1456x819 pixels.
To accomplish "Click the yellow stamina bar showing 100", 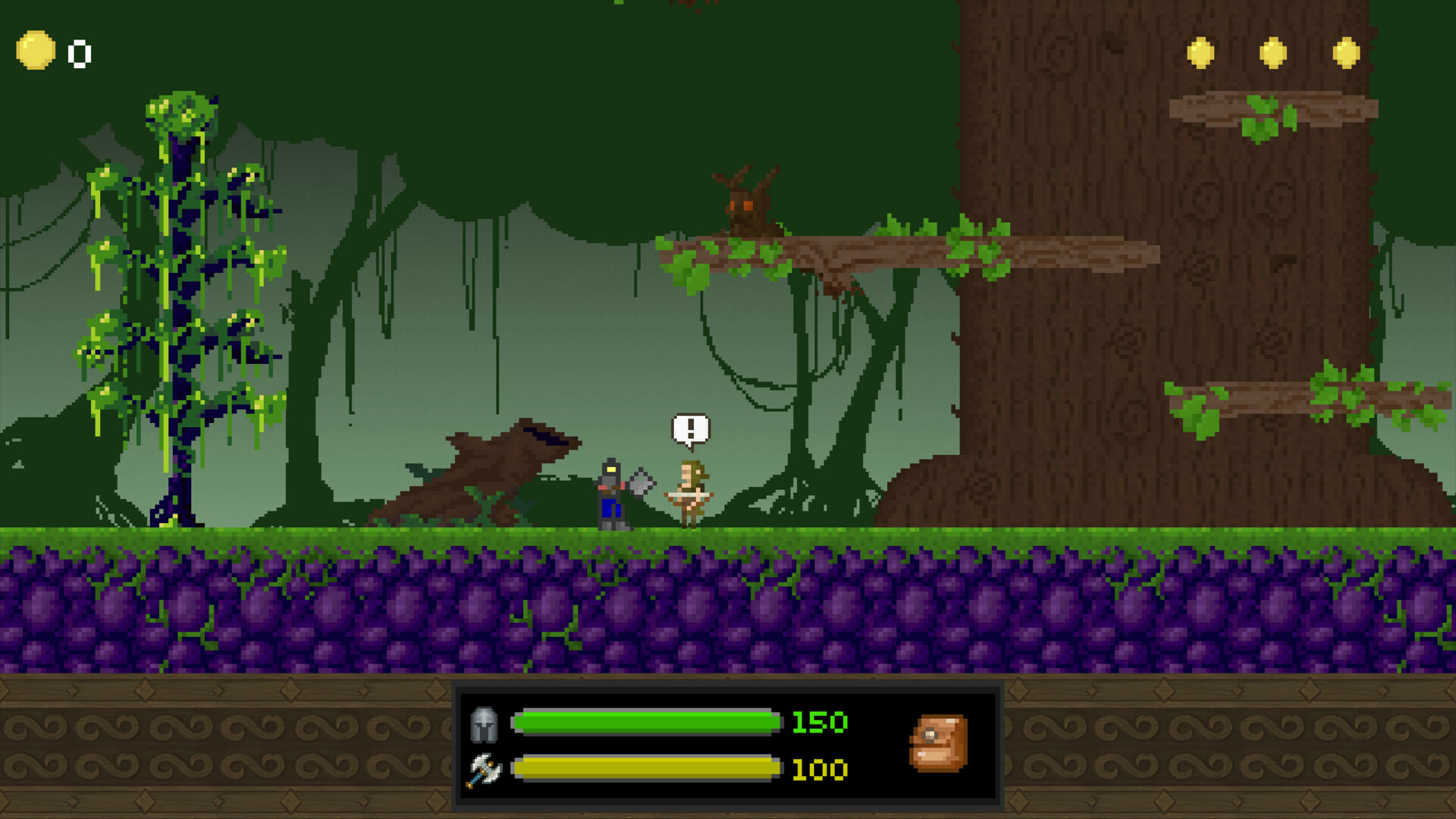I will [x=645, y=769].
